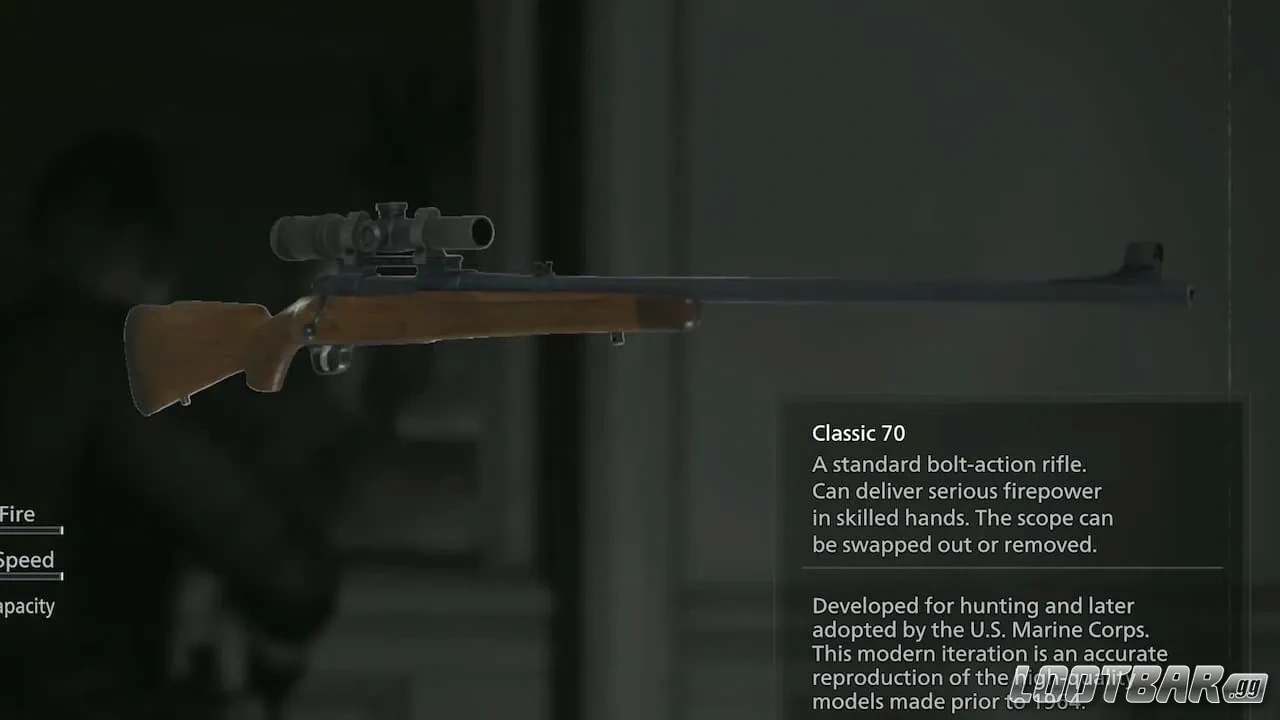Click the weapon description paragraph
This screenshot has height=720, width=1280.
click(960, 504)
